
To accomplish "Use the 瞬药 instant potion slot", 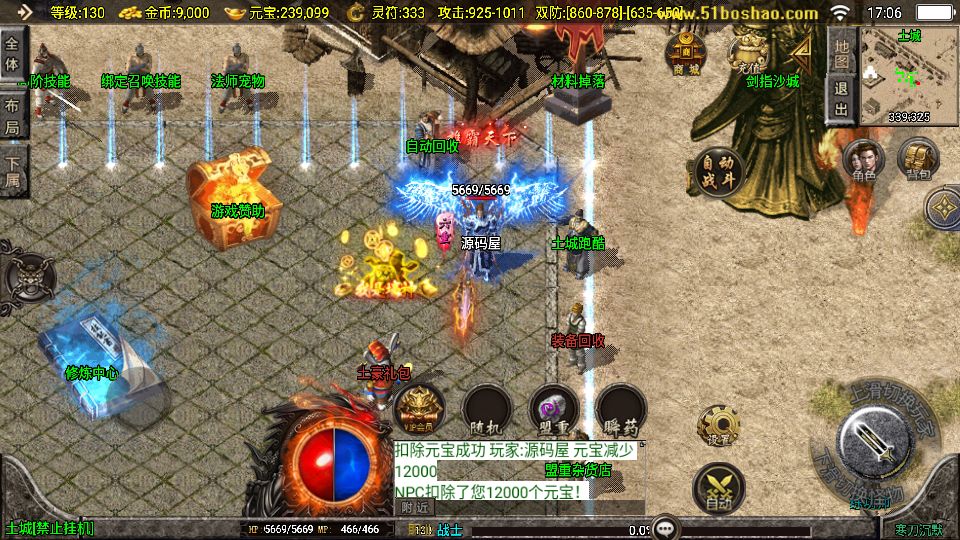I will pos(621,410).
